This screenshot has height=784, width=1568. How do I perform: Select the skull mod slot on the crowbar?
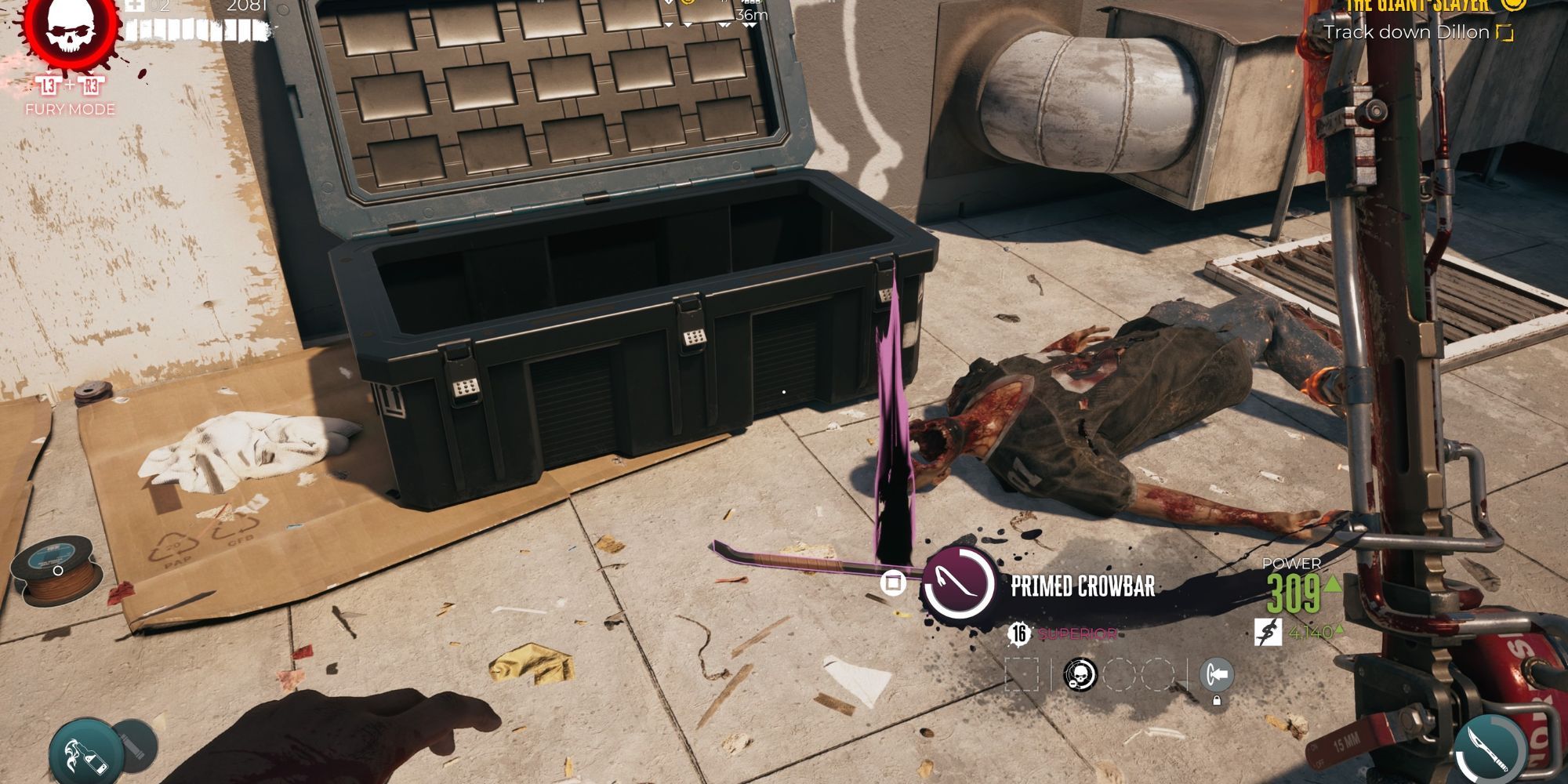[1080, 673]
